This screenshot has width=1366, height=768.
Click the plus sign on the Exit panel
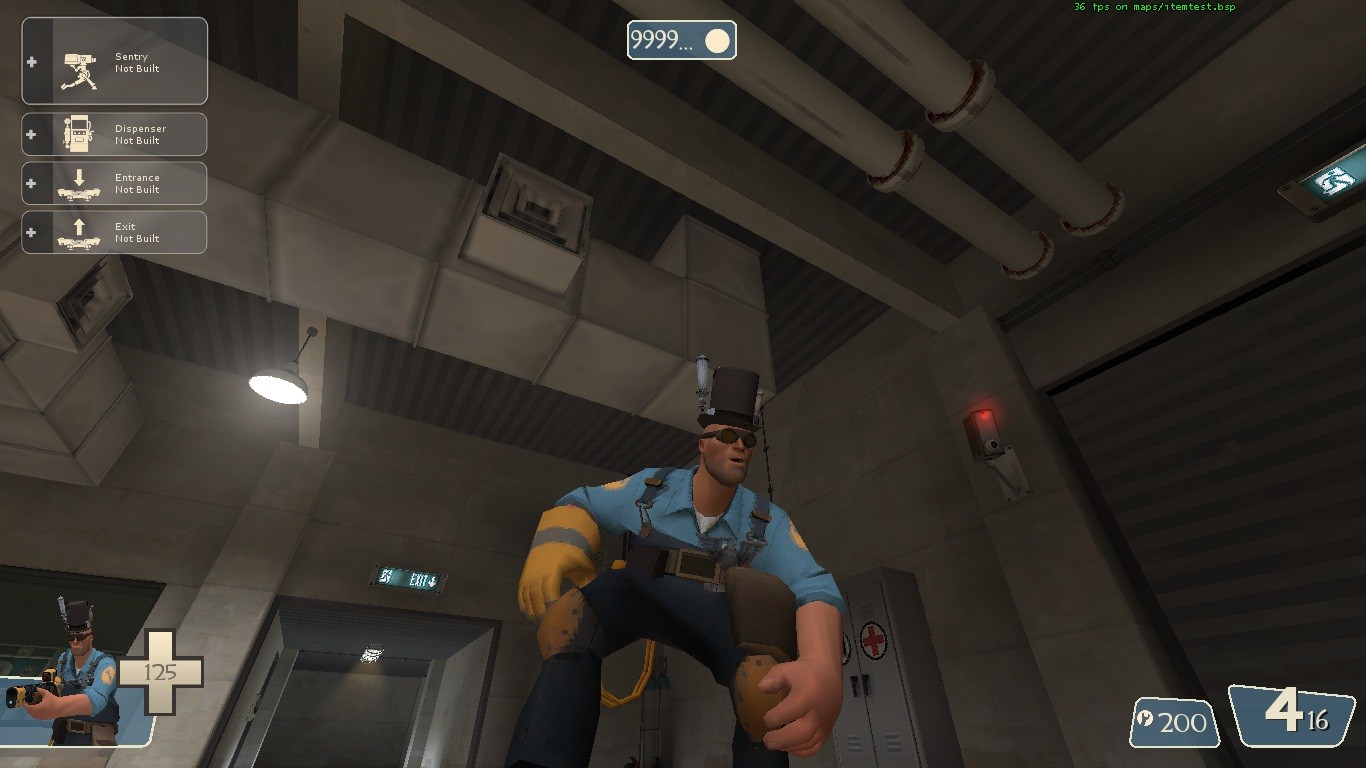click(28, 231)
